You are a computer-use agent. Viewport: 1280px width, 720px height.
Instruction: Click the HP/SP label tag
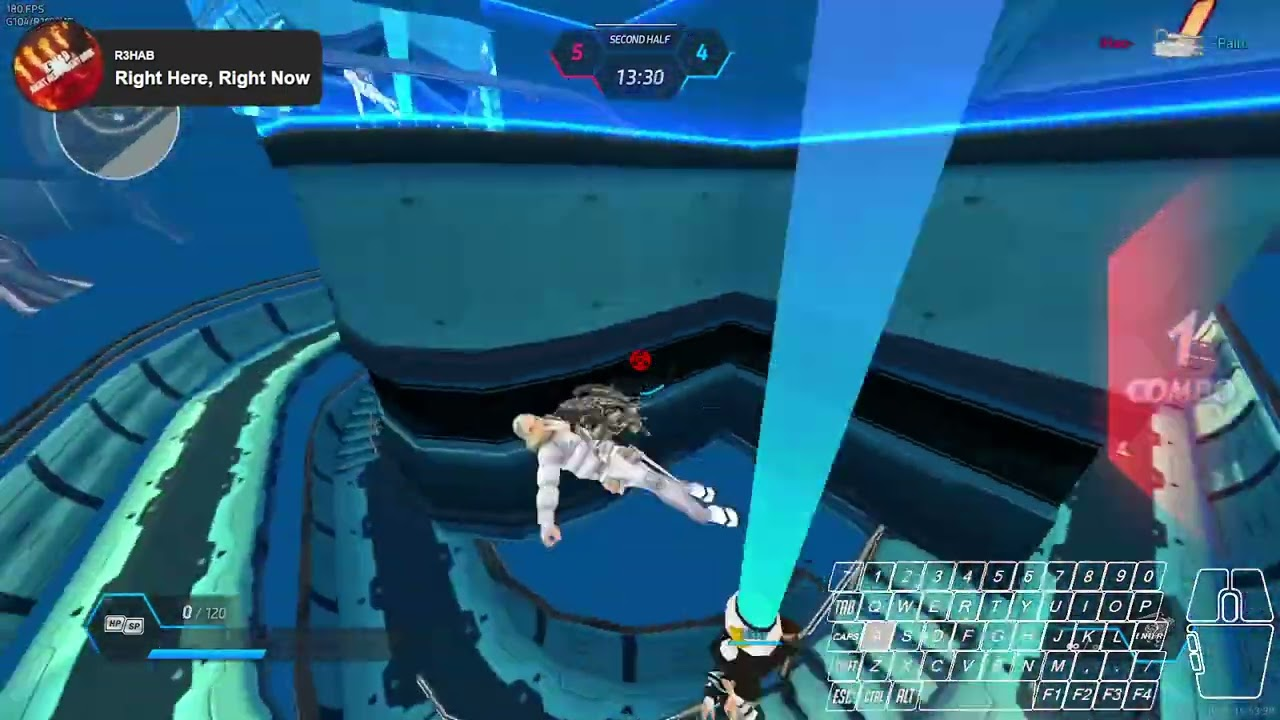(125, 625)
